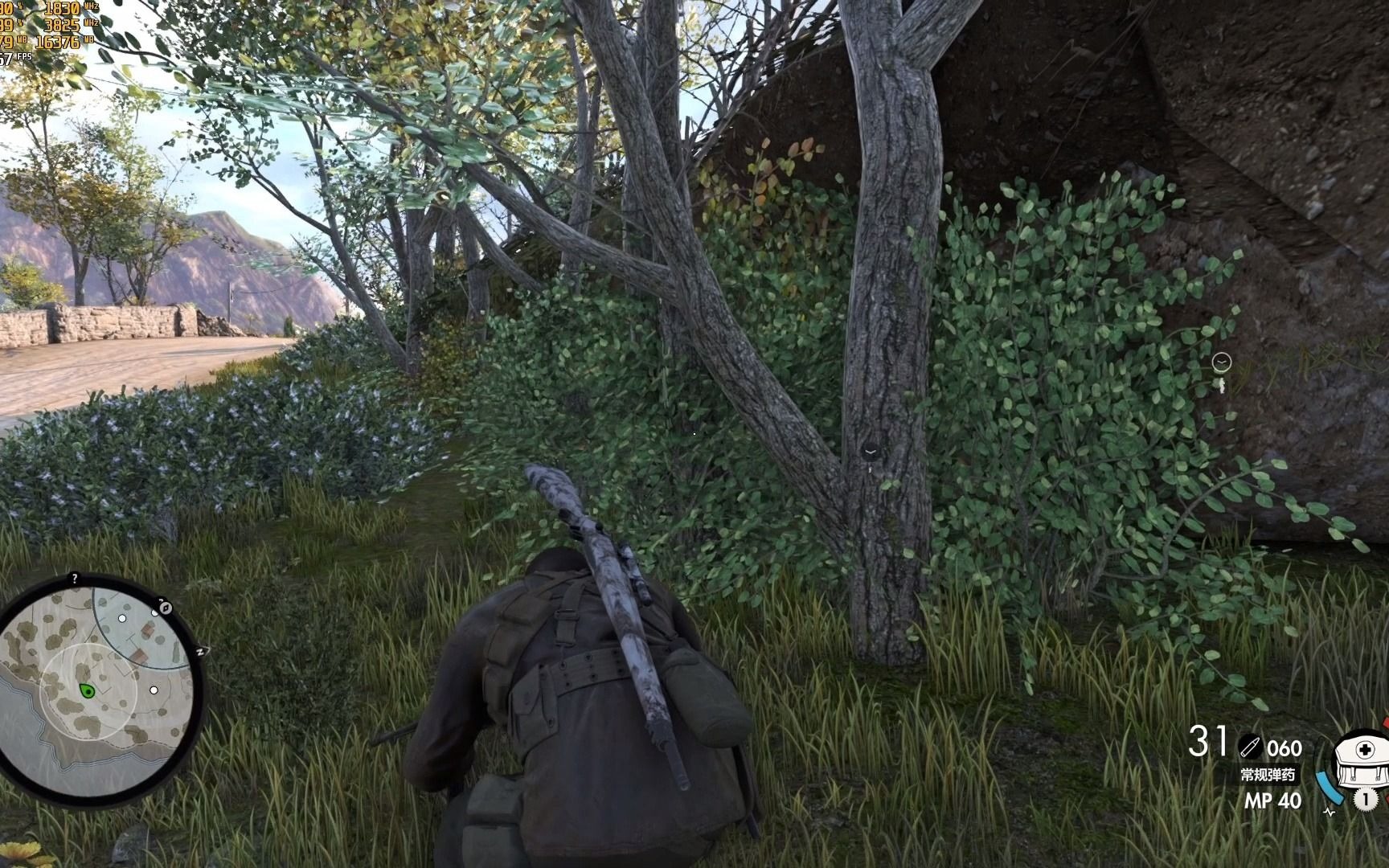This screenshot has height=868, width=1389.
Task: Click the question mark marker atop the minimap
Action: tap(74, 579)
